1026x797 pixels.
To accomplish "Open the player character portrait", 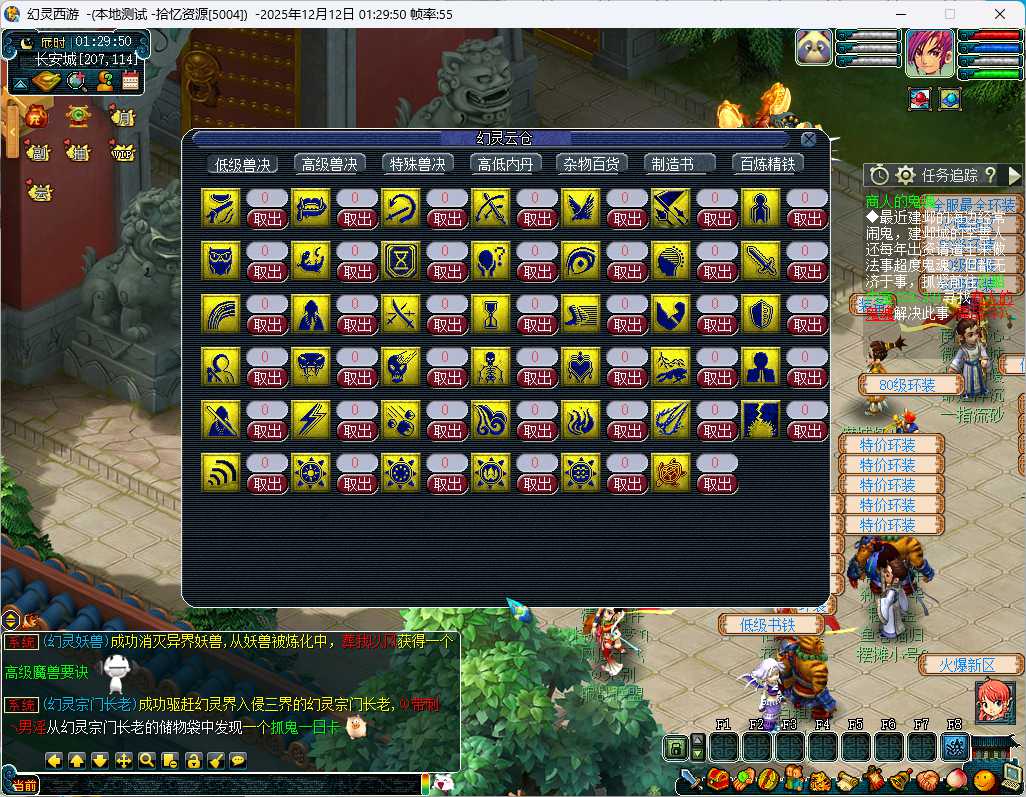I will point(929,53).
